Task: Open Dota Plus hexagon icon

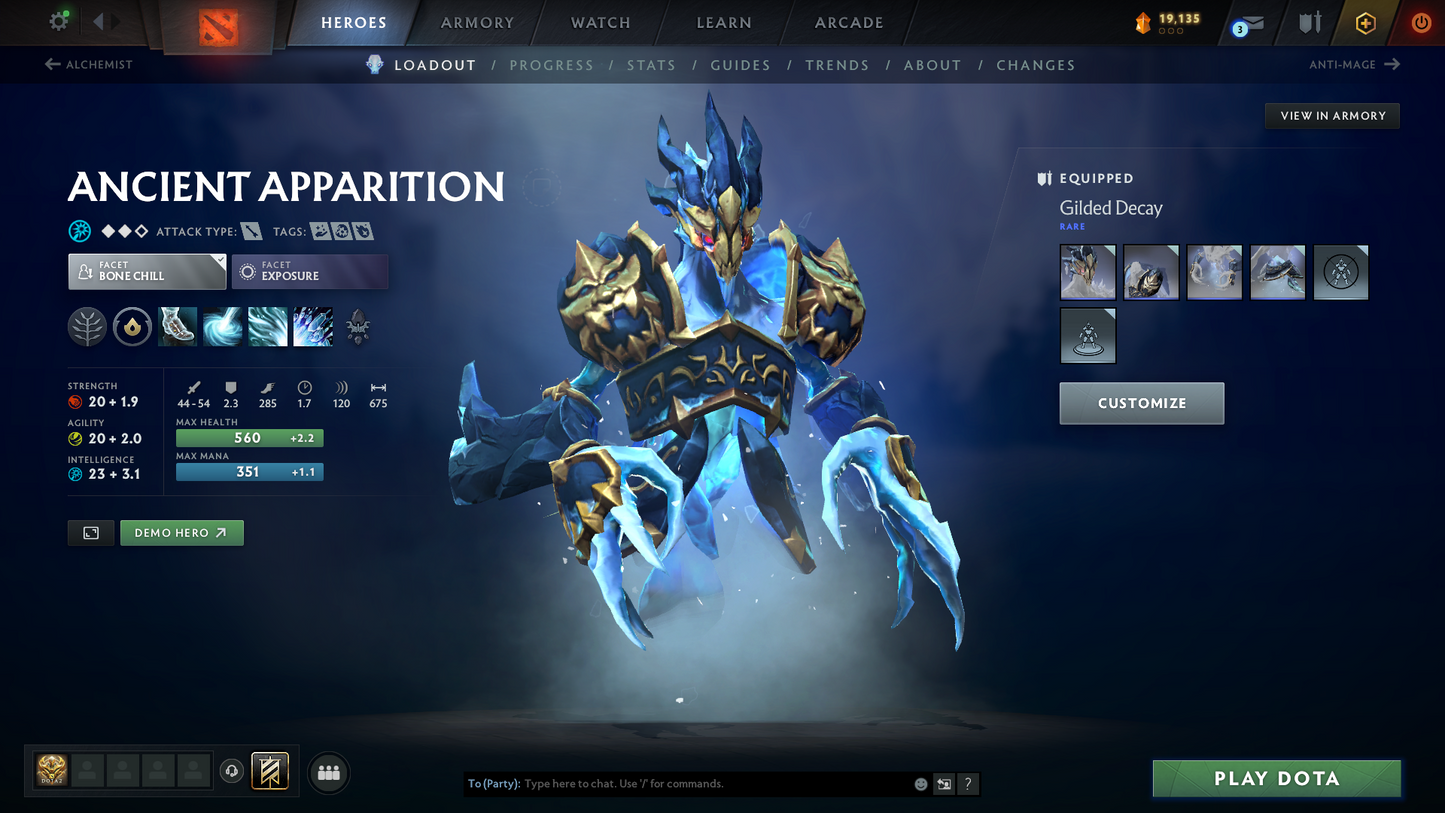Action: point(1366,22)
